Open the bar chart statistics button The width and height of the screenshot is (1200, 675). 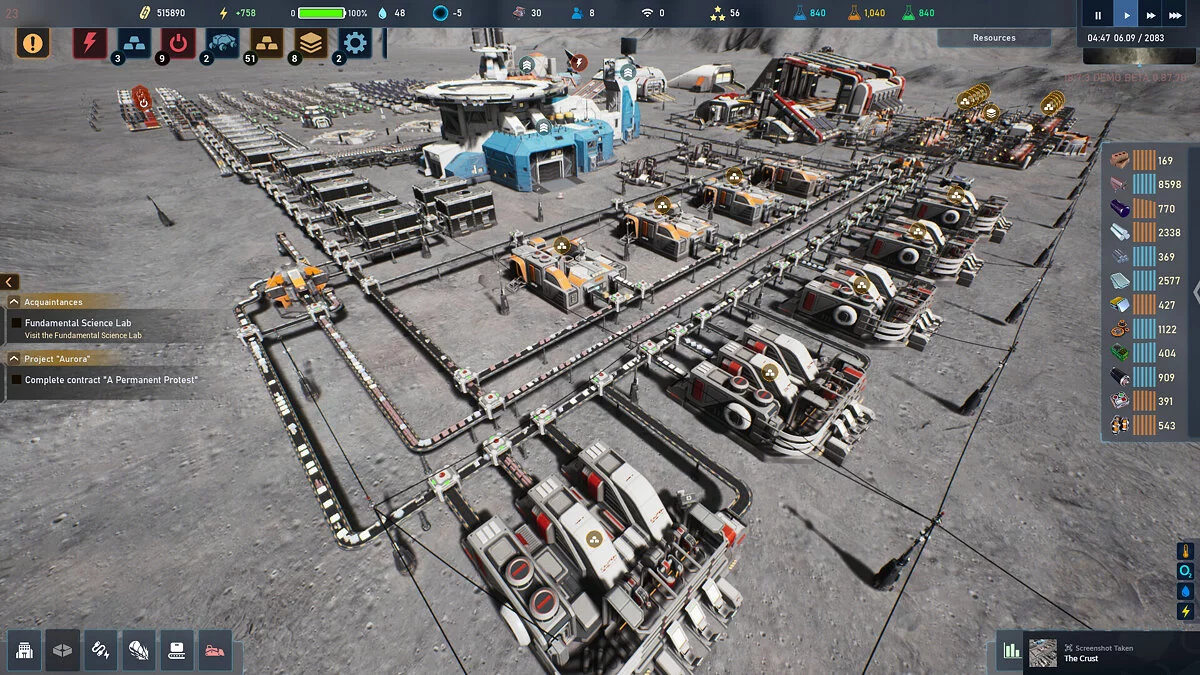pyautogui.click(x=1012, y=651)
